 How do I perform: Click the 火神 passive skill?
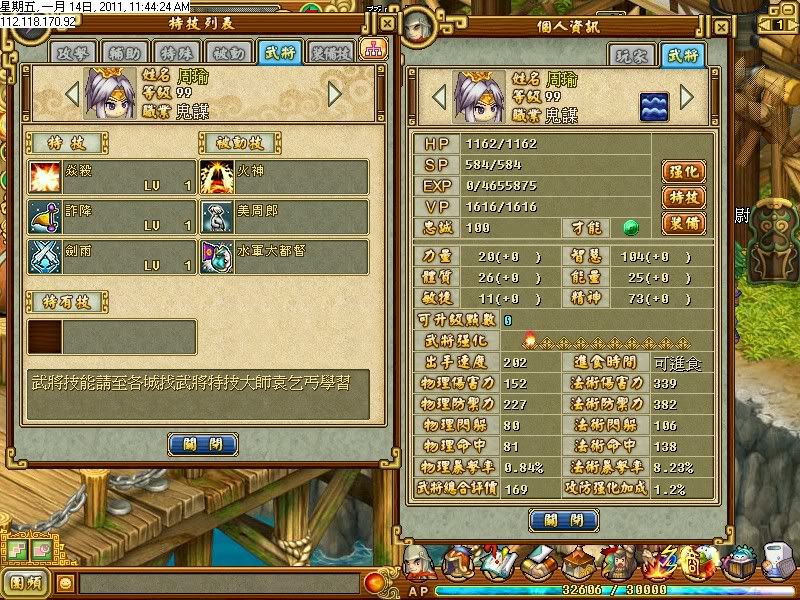283,177
